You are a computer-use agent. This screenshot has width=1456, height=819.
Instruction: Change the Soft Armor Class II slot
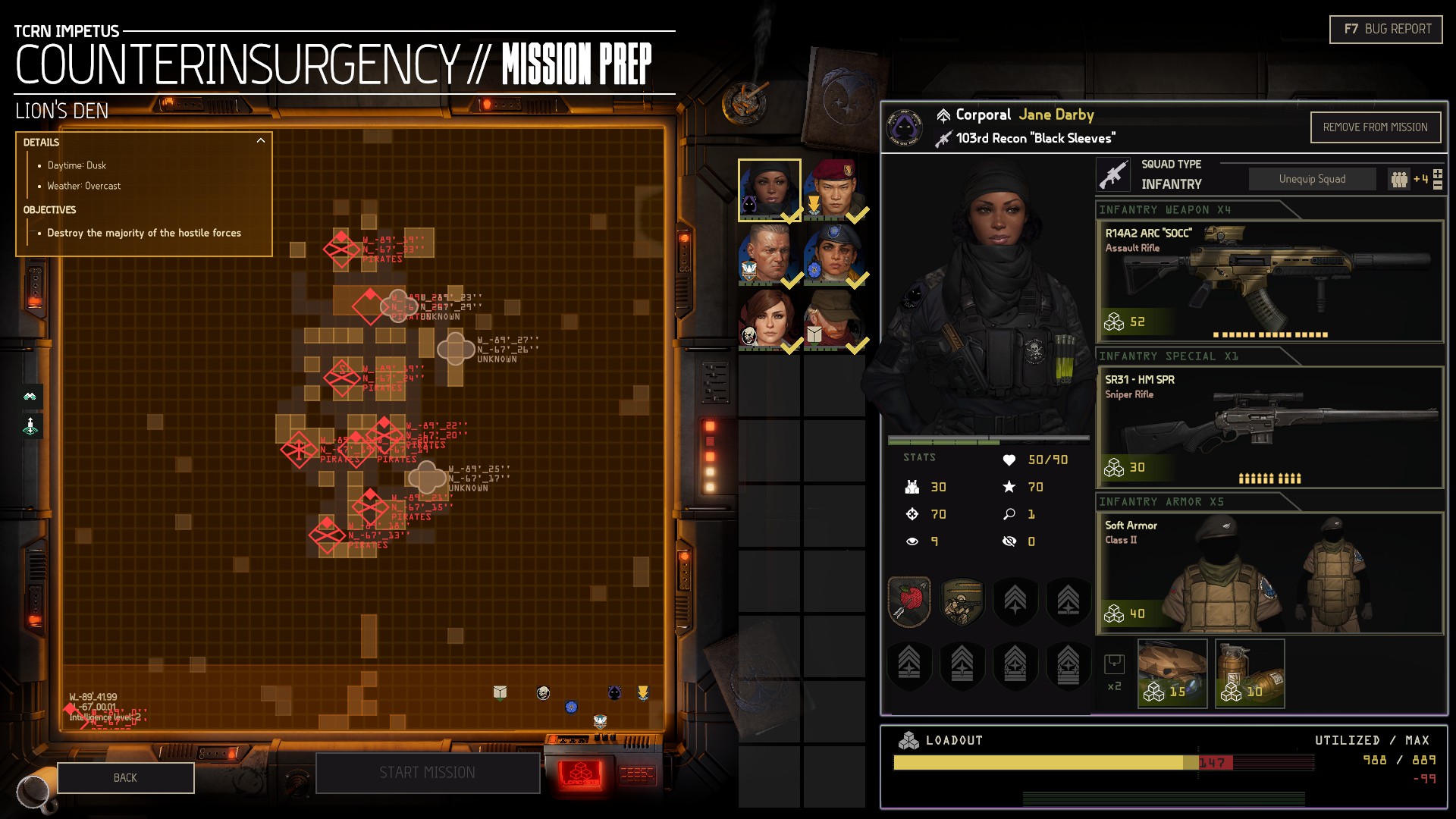[x=1269, y=573]
